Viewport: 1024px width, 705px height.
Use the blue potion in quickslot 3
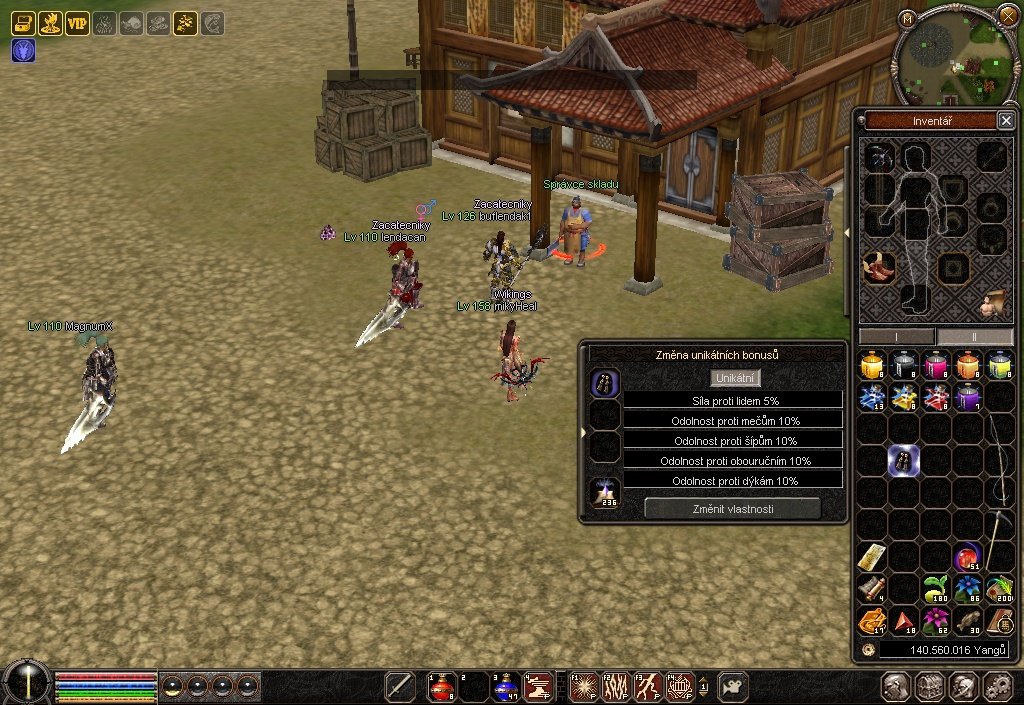[505, 686]
